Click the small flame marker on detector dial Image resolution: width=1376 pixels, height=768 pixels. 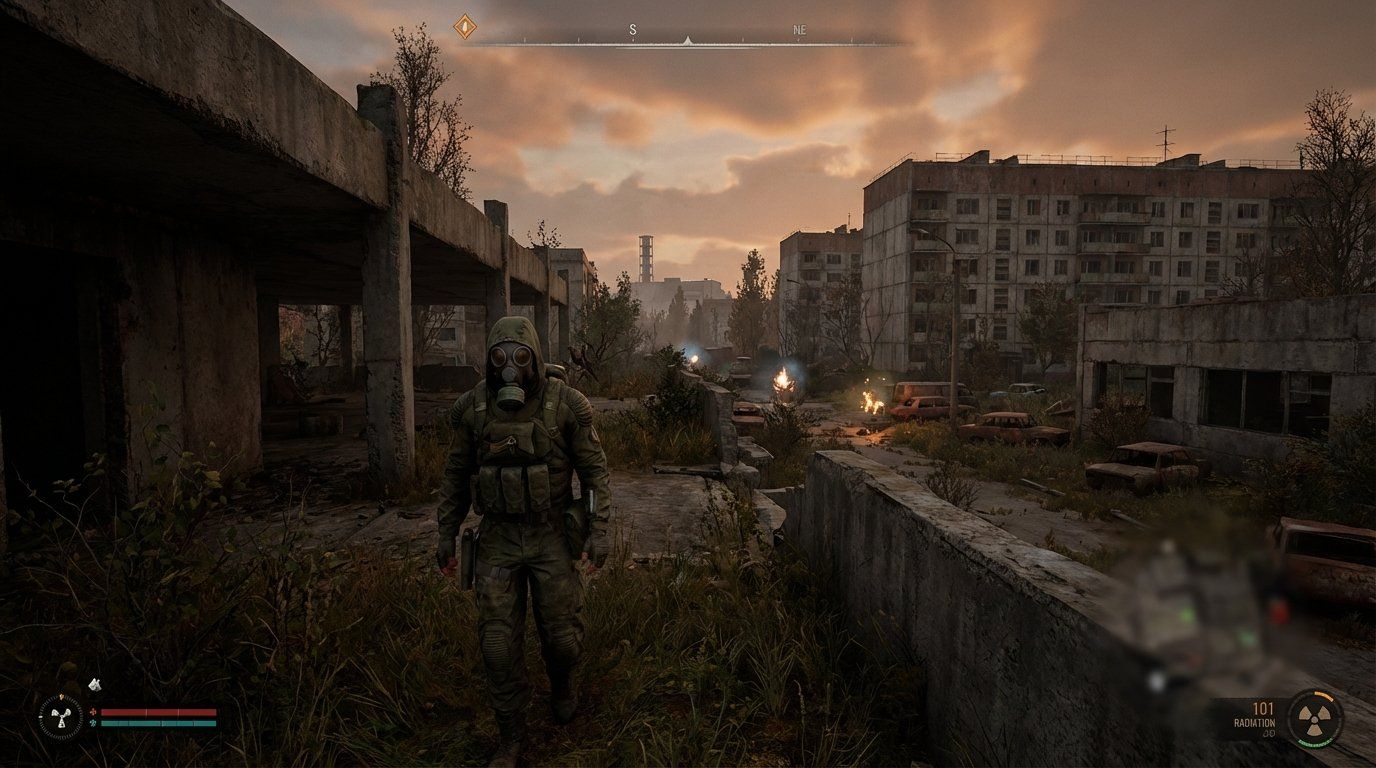(62, 696)
